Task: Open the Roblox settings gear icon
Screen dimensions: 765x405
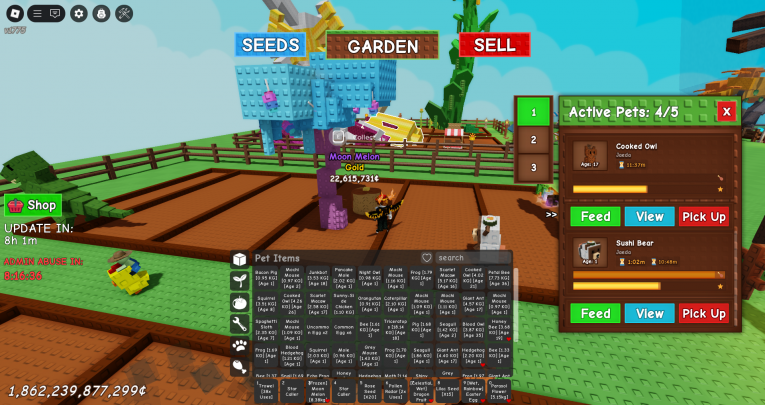Action: [x=78, y=13]
